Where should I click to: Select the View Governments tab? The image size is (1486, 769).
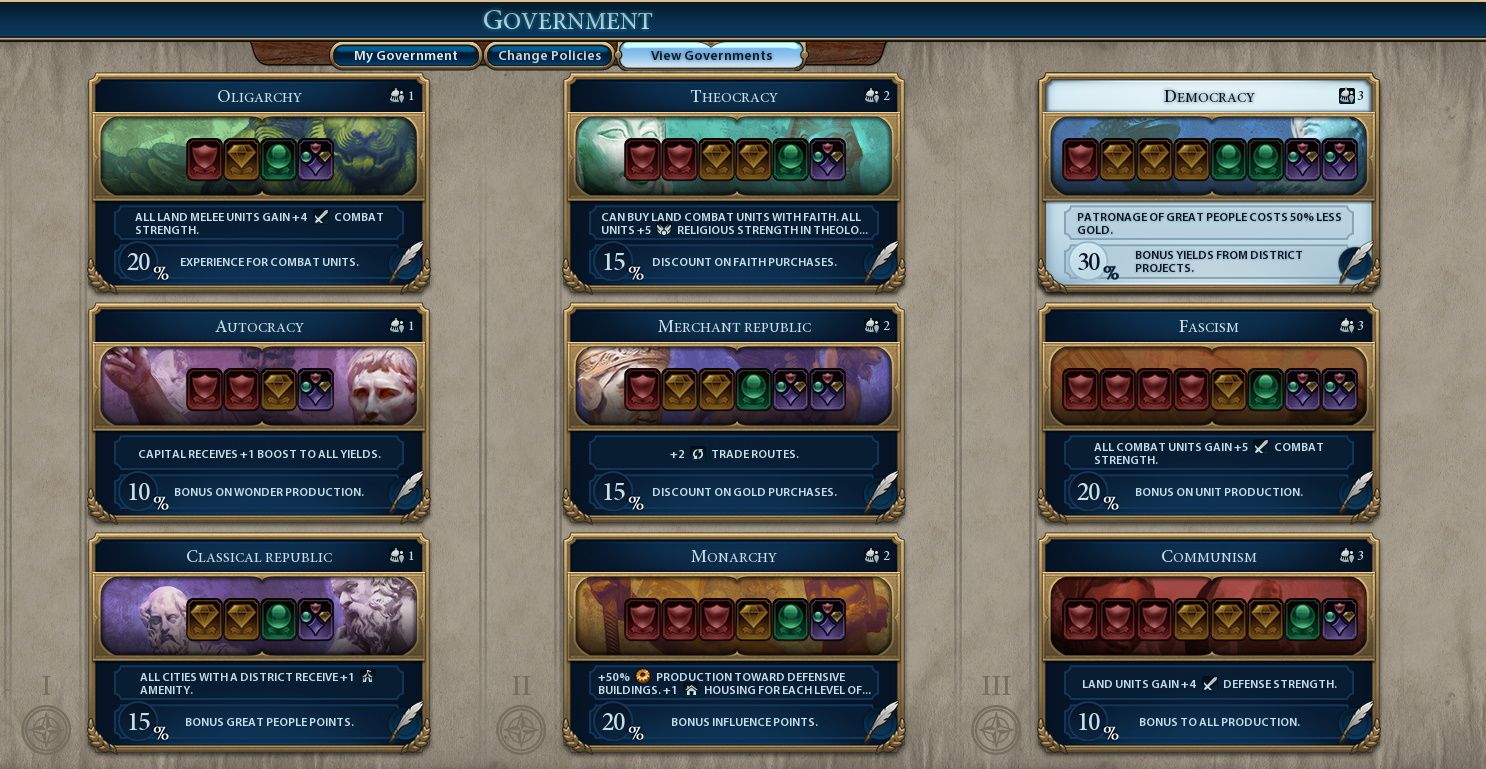(711, 56)
